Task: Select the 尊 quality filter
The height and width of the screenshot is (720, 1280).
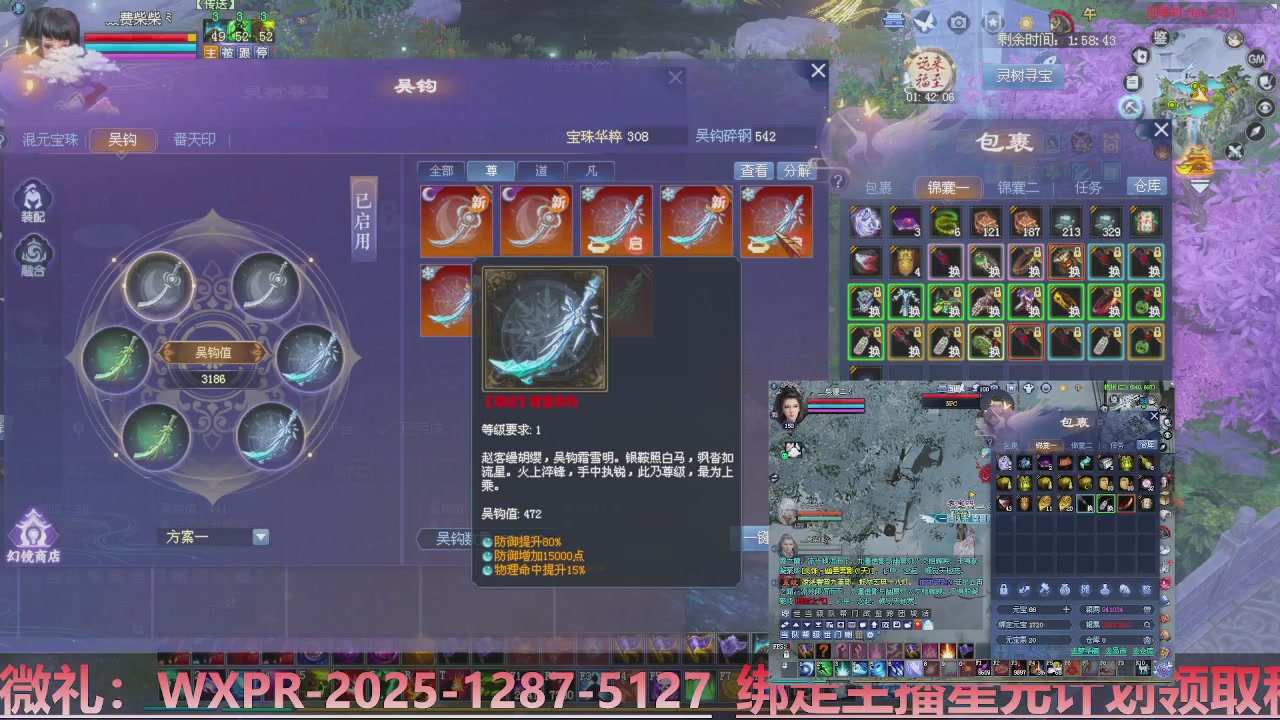Action: [x=491, y=170]
